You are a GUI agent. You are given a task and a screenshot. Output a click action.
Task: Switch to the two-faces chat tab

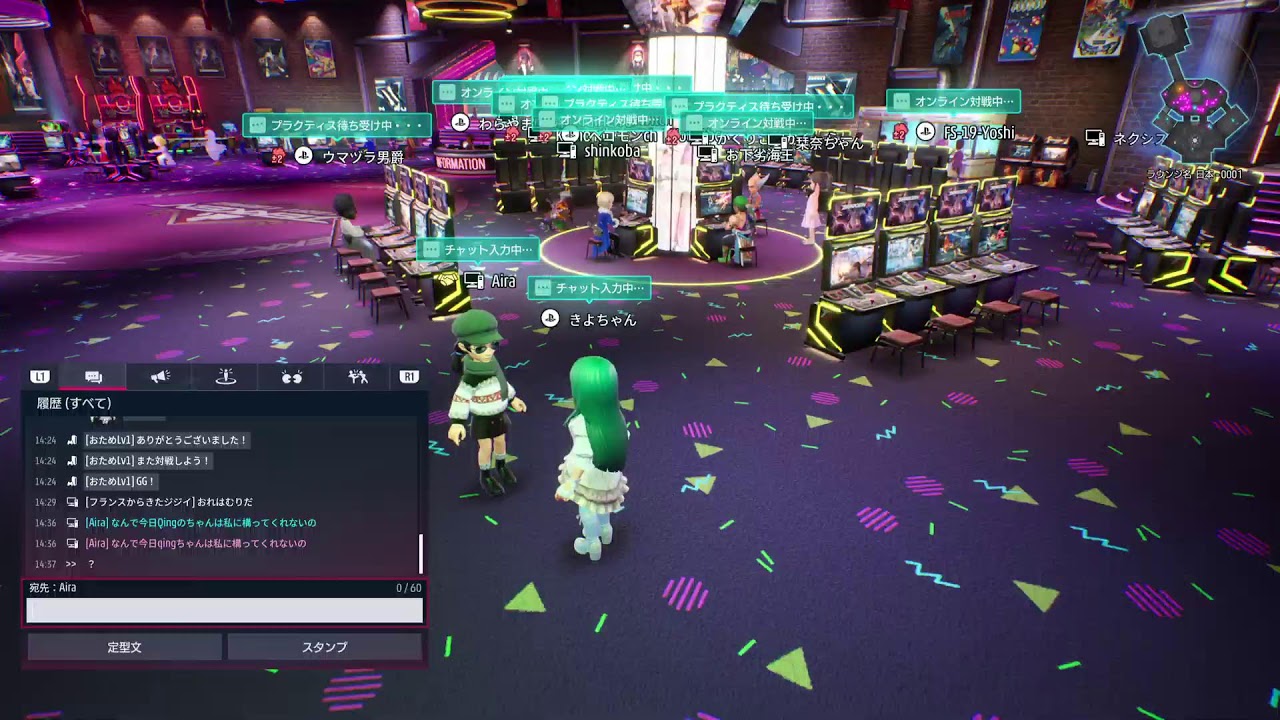coord(292,377)
